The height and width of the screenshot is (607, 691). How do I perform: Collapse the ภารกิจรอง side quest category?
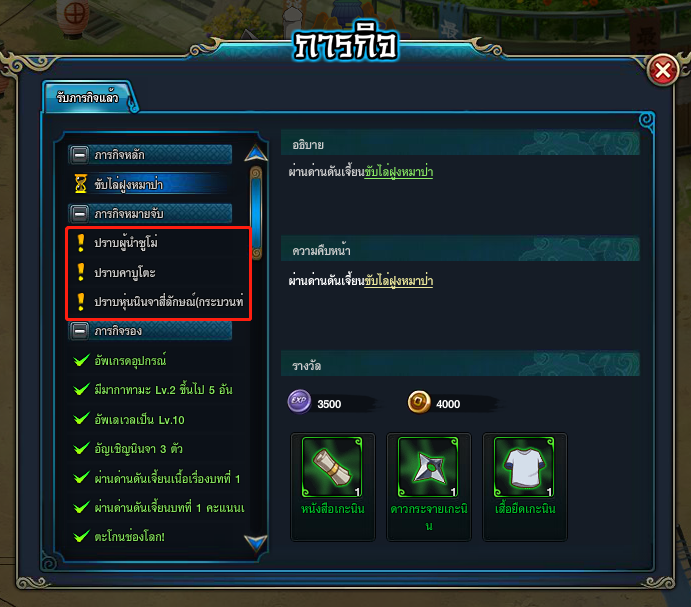[x=80, y=330]
